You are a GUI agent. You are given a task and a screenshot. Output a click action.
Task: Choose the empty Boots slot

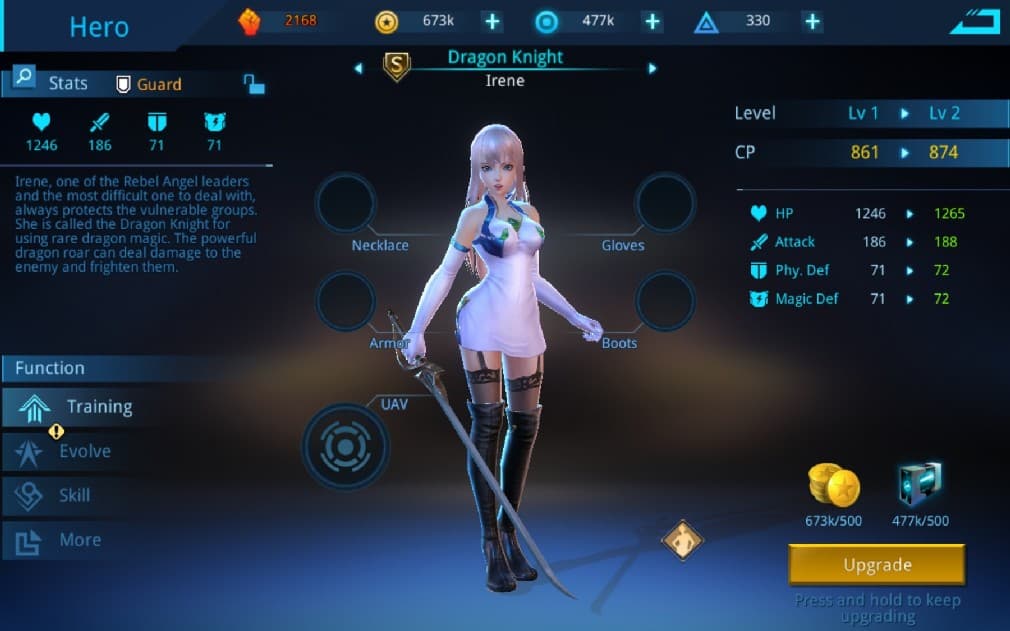tap(665, 301)
